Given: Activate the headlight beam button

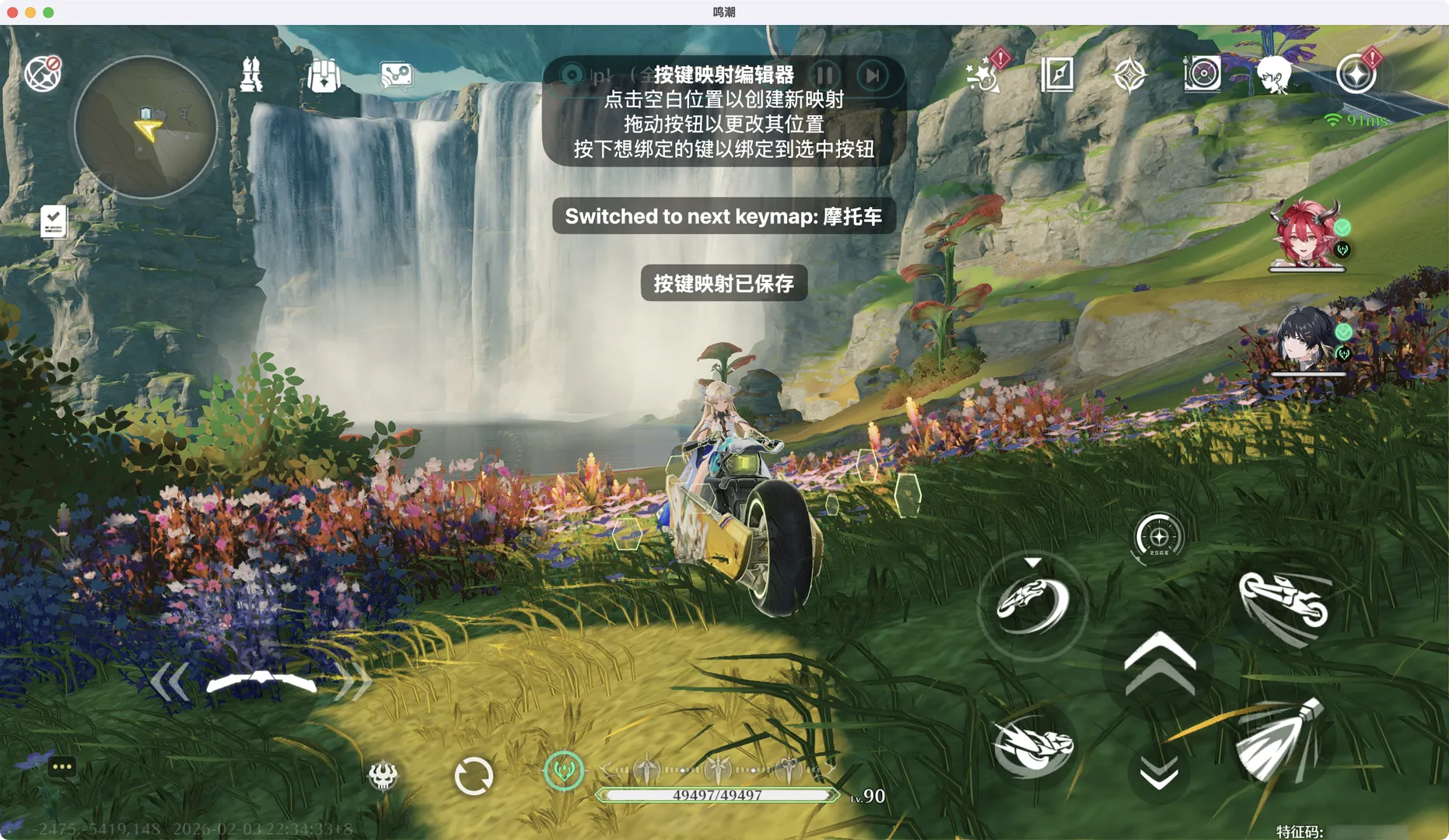Looking at the screenshot, I should pyautogui.click(x=1279, y=740).
